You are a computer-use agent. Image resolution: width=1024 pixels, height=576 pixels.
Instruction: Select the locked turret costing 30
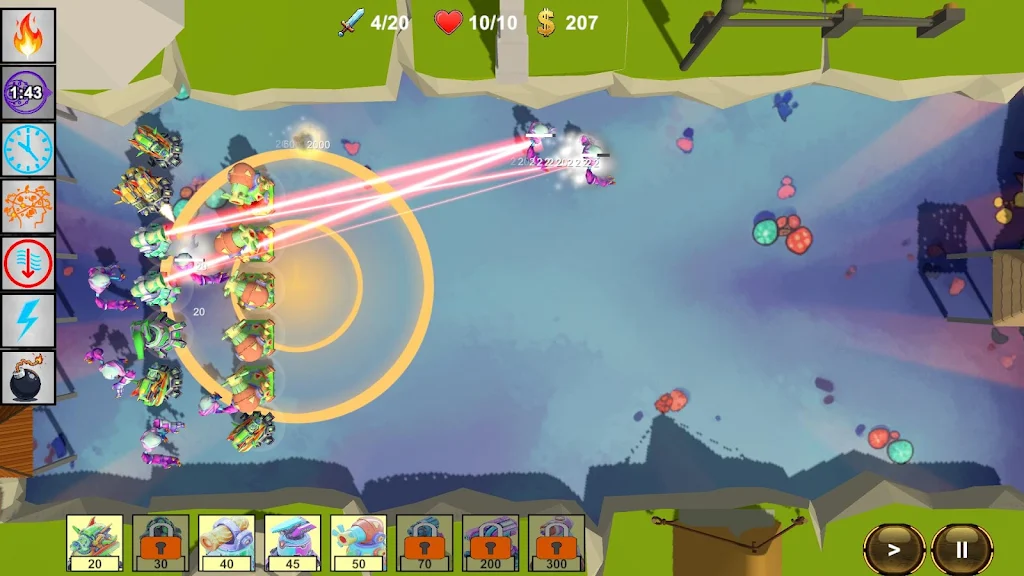click(161, 542)
